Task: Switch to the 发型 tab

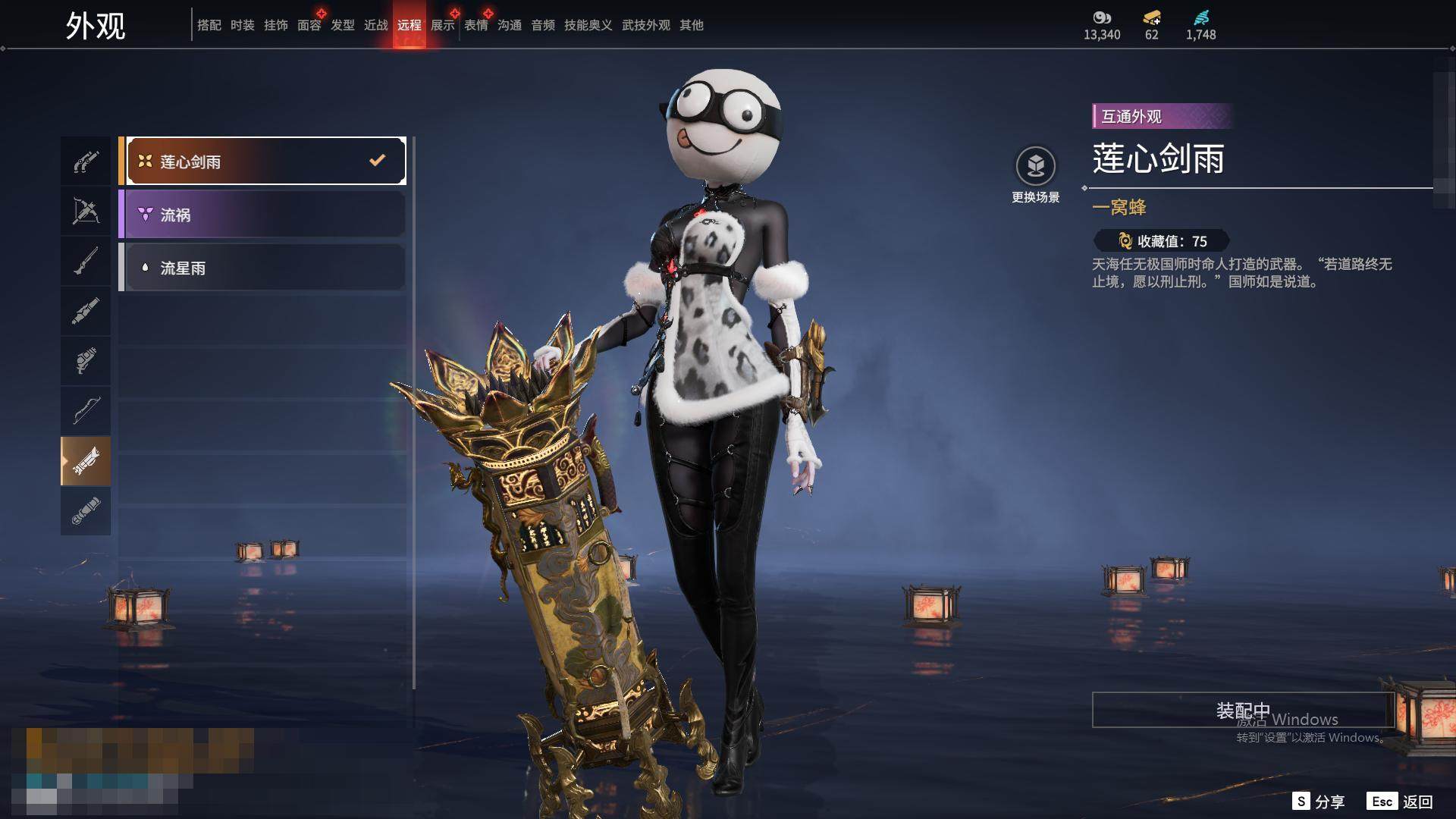Action: [x=342, y=25]
